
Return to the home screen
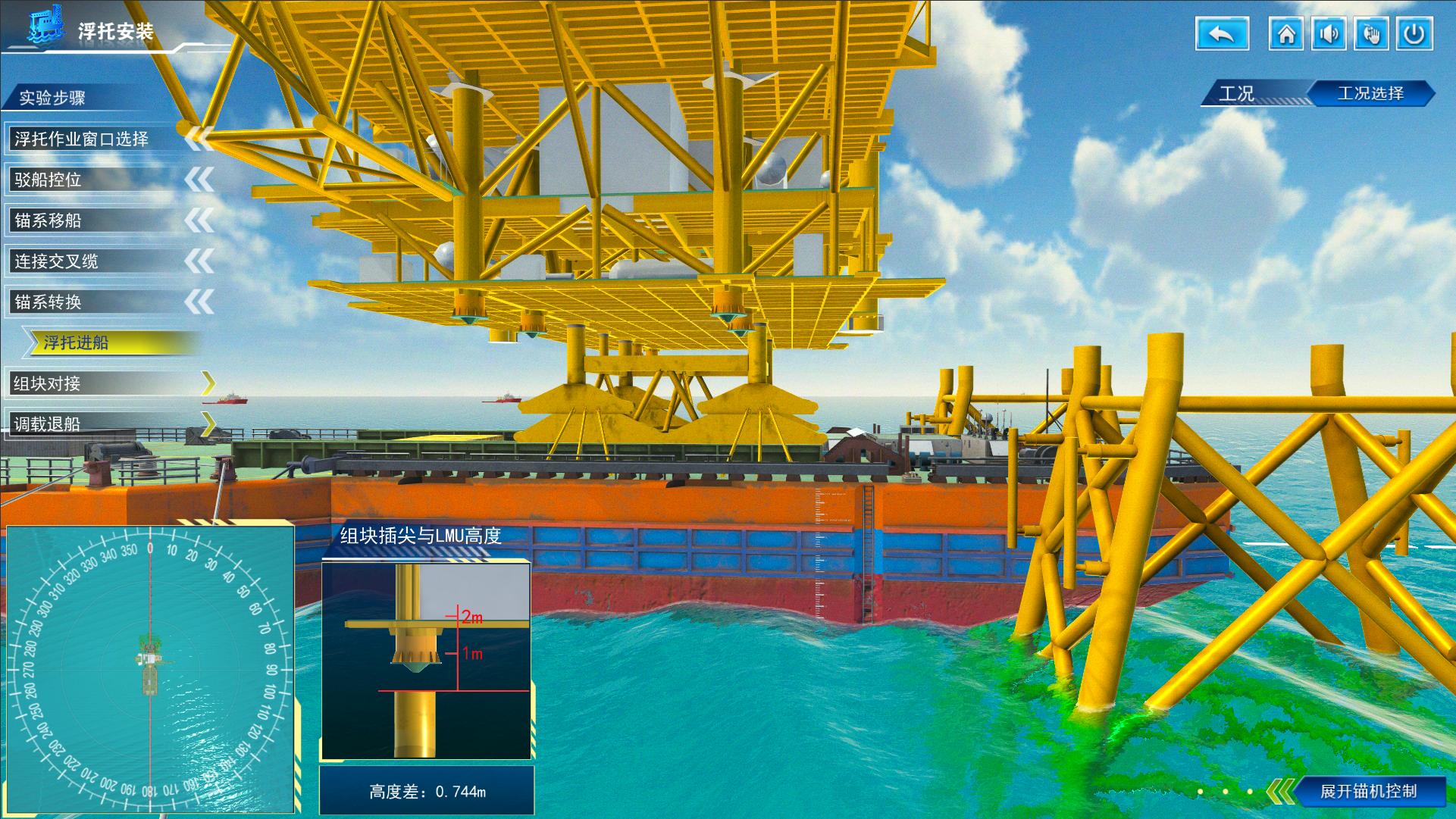coord(1286,35)
